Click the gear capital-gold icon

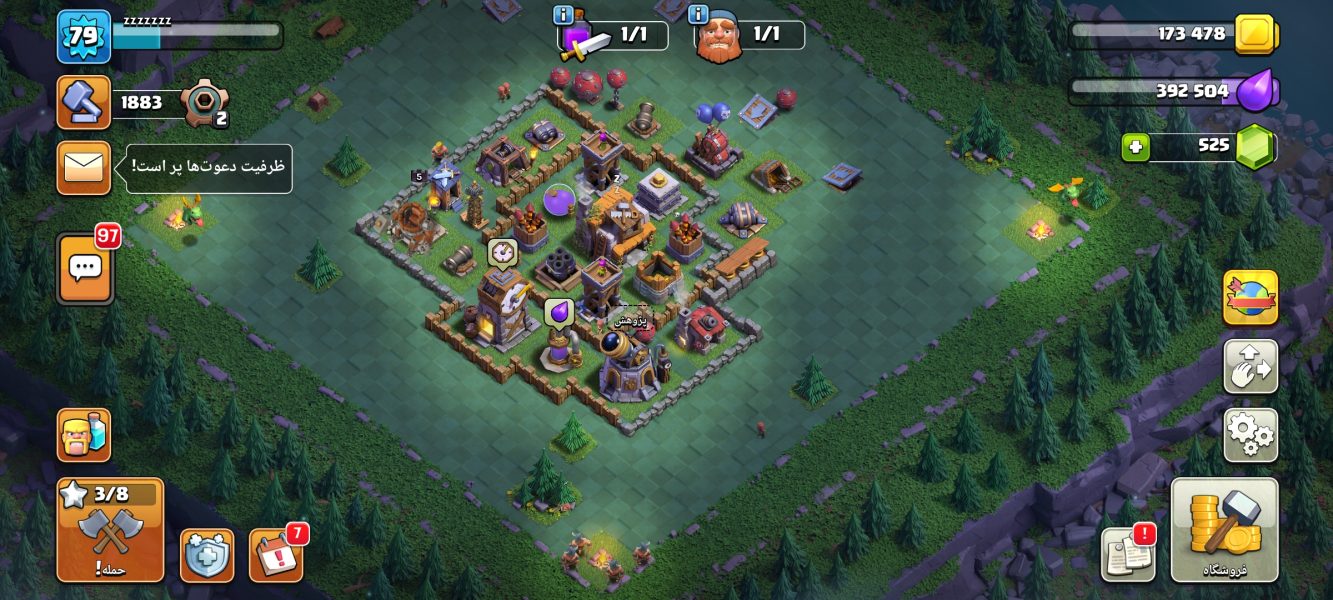coord(204,102)
